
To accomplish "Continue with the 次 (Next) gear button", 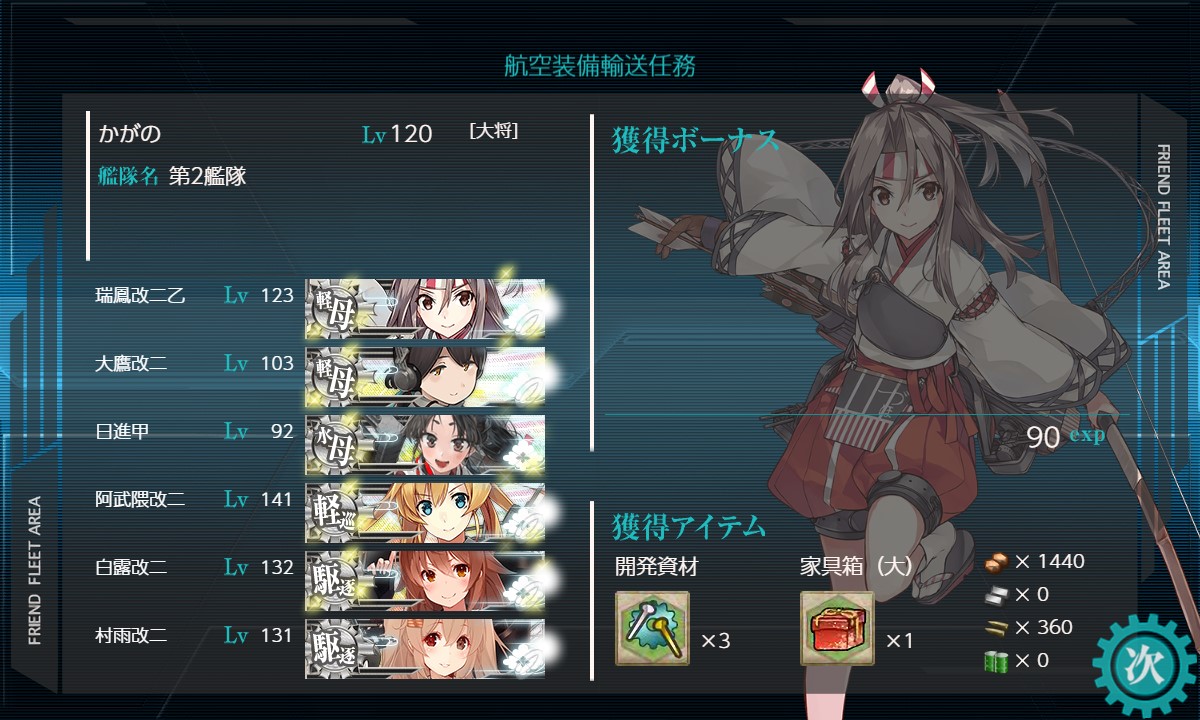I will tap(1142, 665).
